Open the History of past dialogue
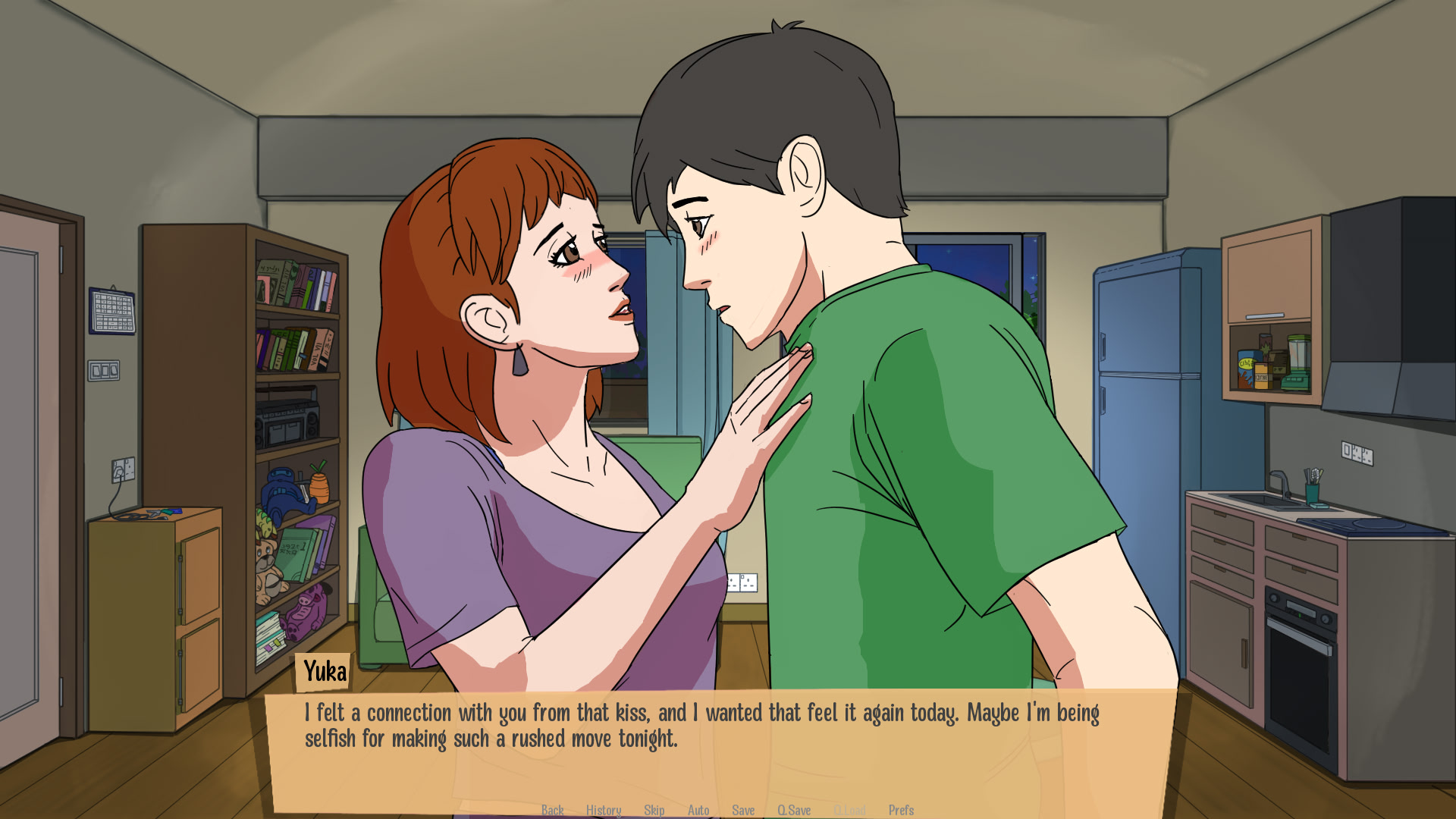 [x=604, y=810]
